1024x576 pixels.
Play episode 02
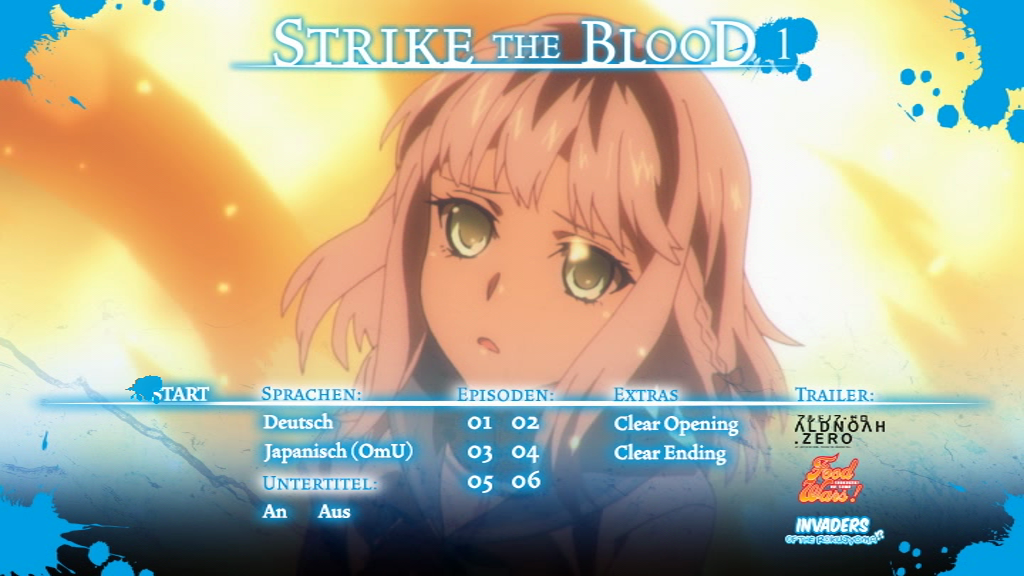click(526, 423)
